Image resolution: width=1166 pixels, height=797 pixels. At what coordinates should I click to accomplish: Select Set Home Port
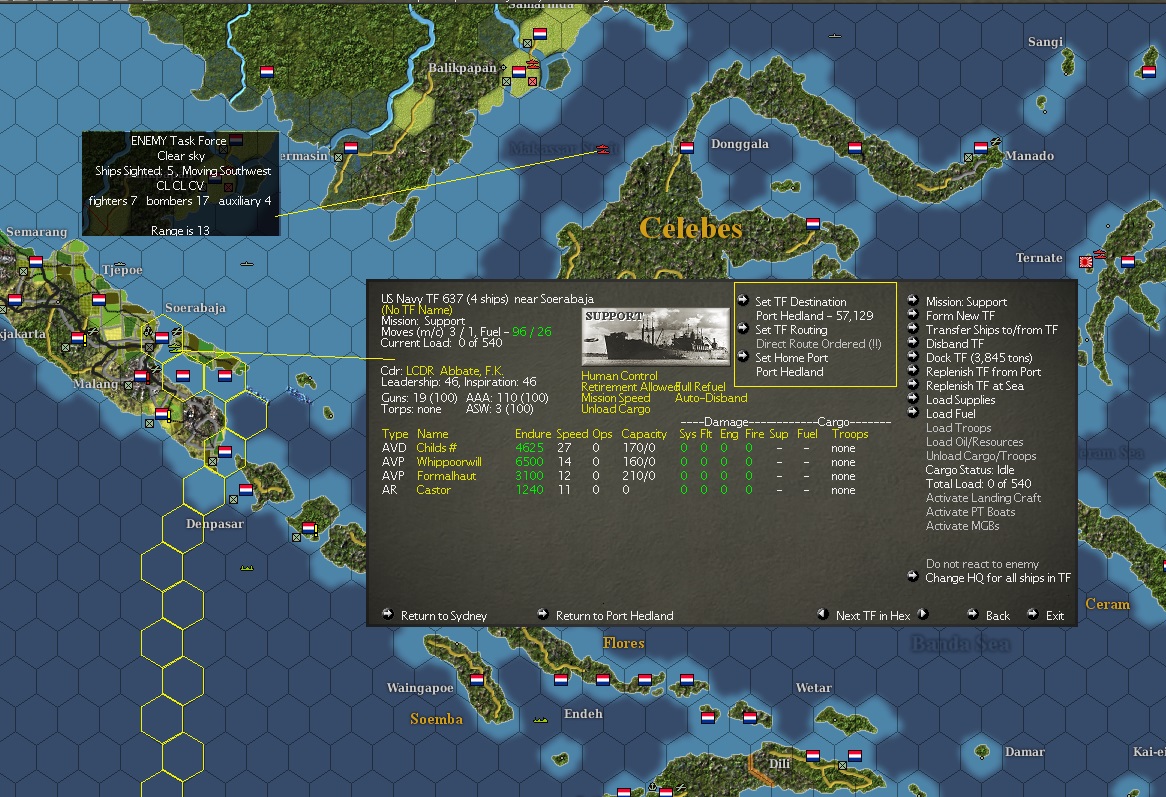point(791,358)
